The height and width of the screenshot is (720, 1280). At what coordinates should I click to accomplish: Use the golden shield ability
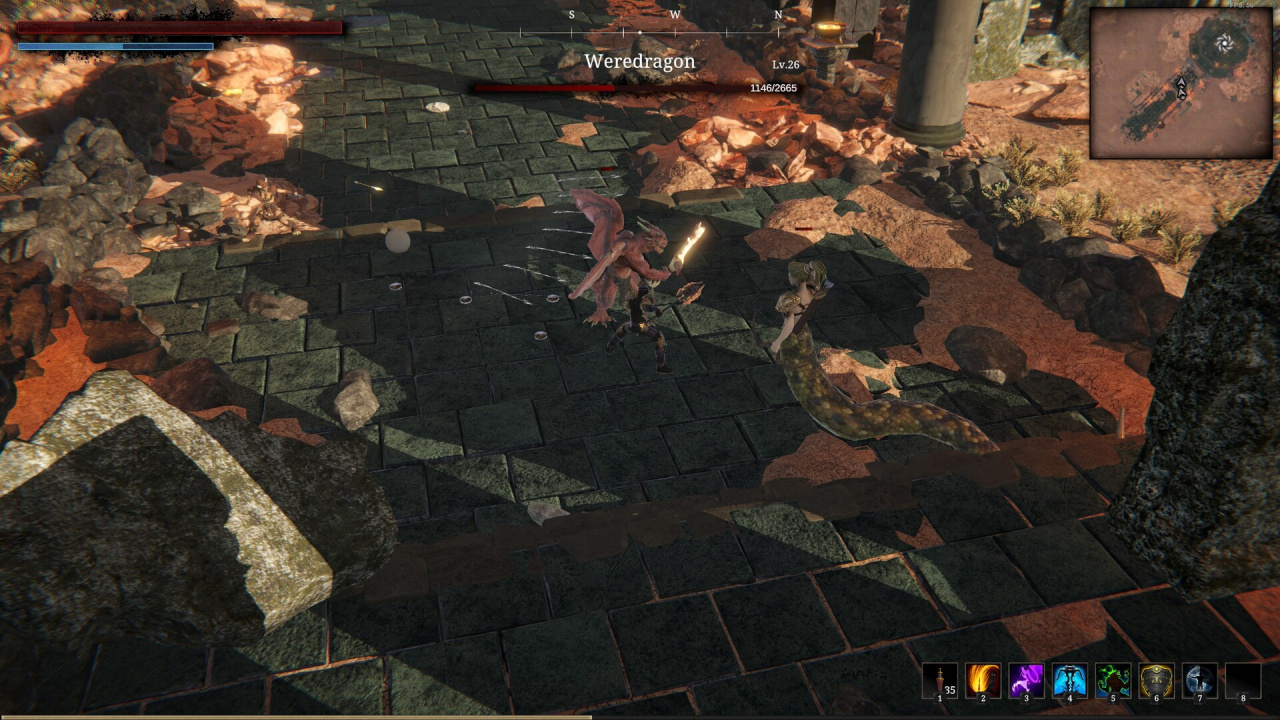pos(1157,681)
